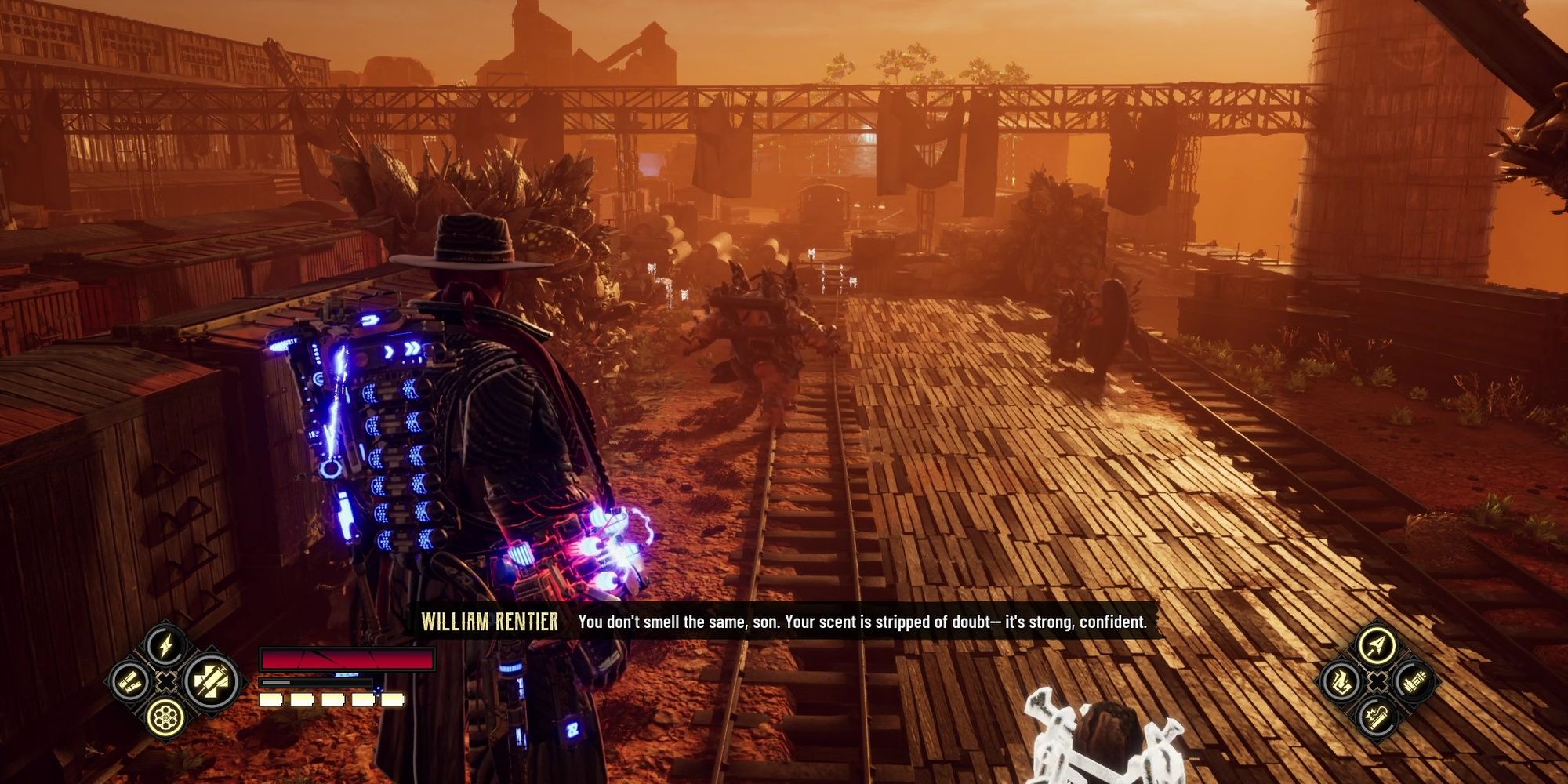Select the lightning ability icon

point(165,644)
